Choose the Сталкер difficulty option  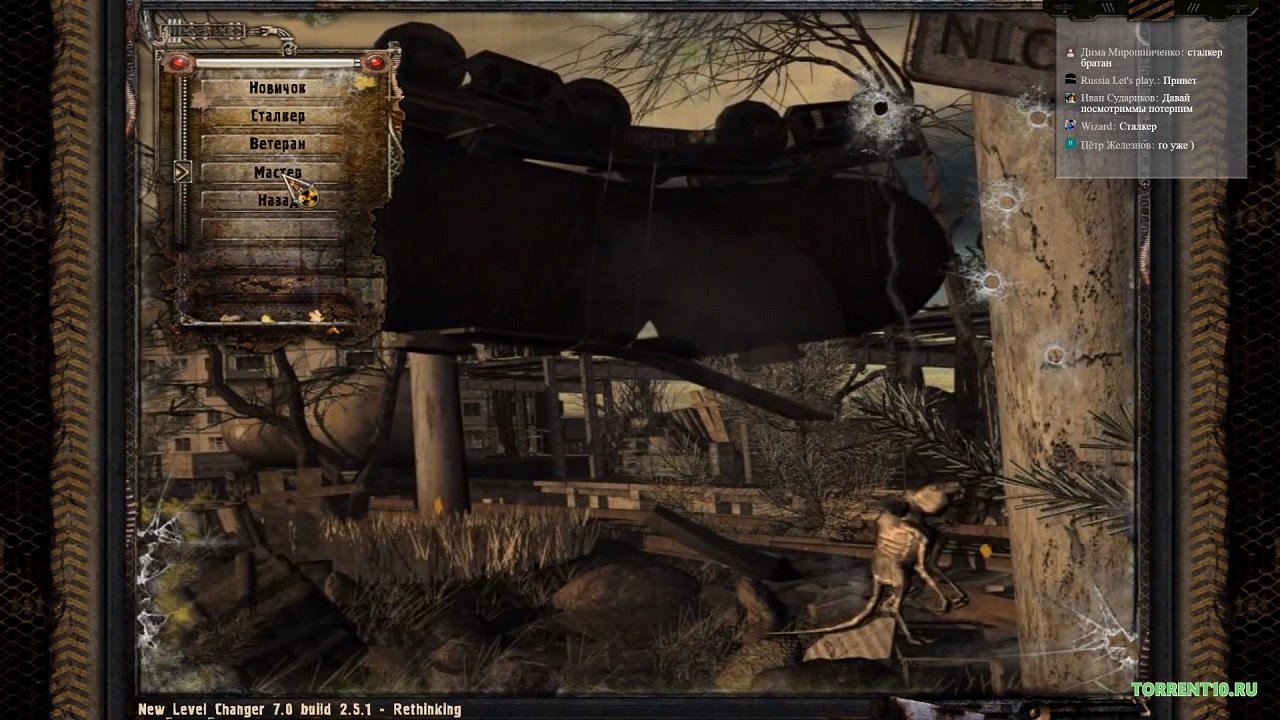(277, 116)
